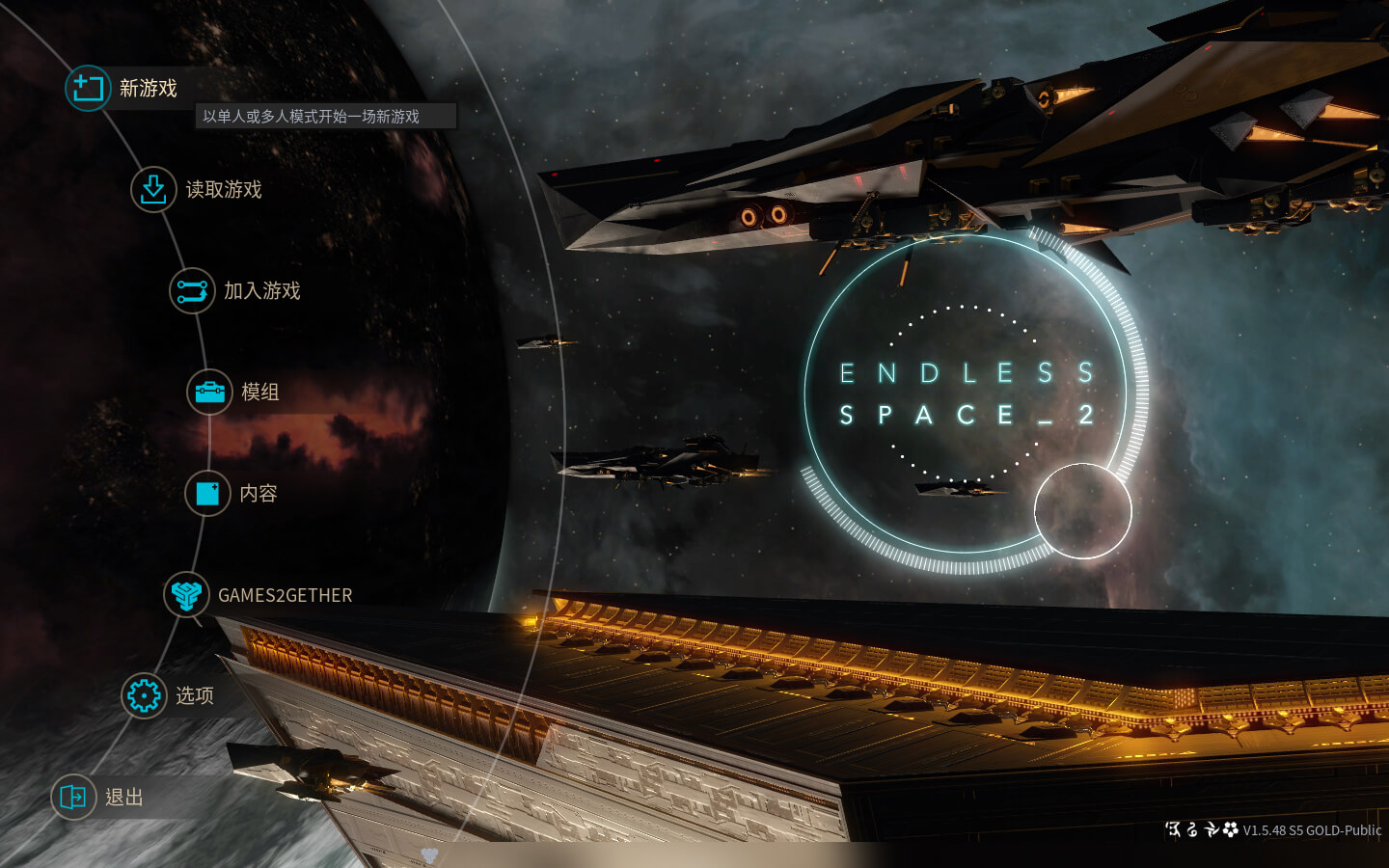Open the GAMES2GETHER menu entry
The height and width of the screenshot is (868, 1389).
click(x=284, y=595)
